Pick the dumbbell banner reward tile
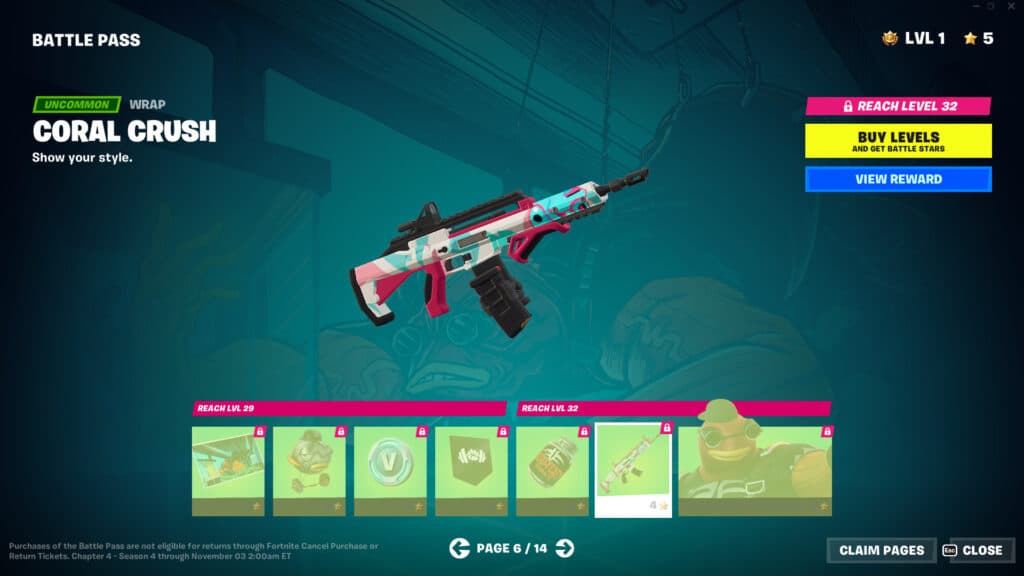This screenshot has width=1024, height=576. [x=471, y=470]
